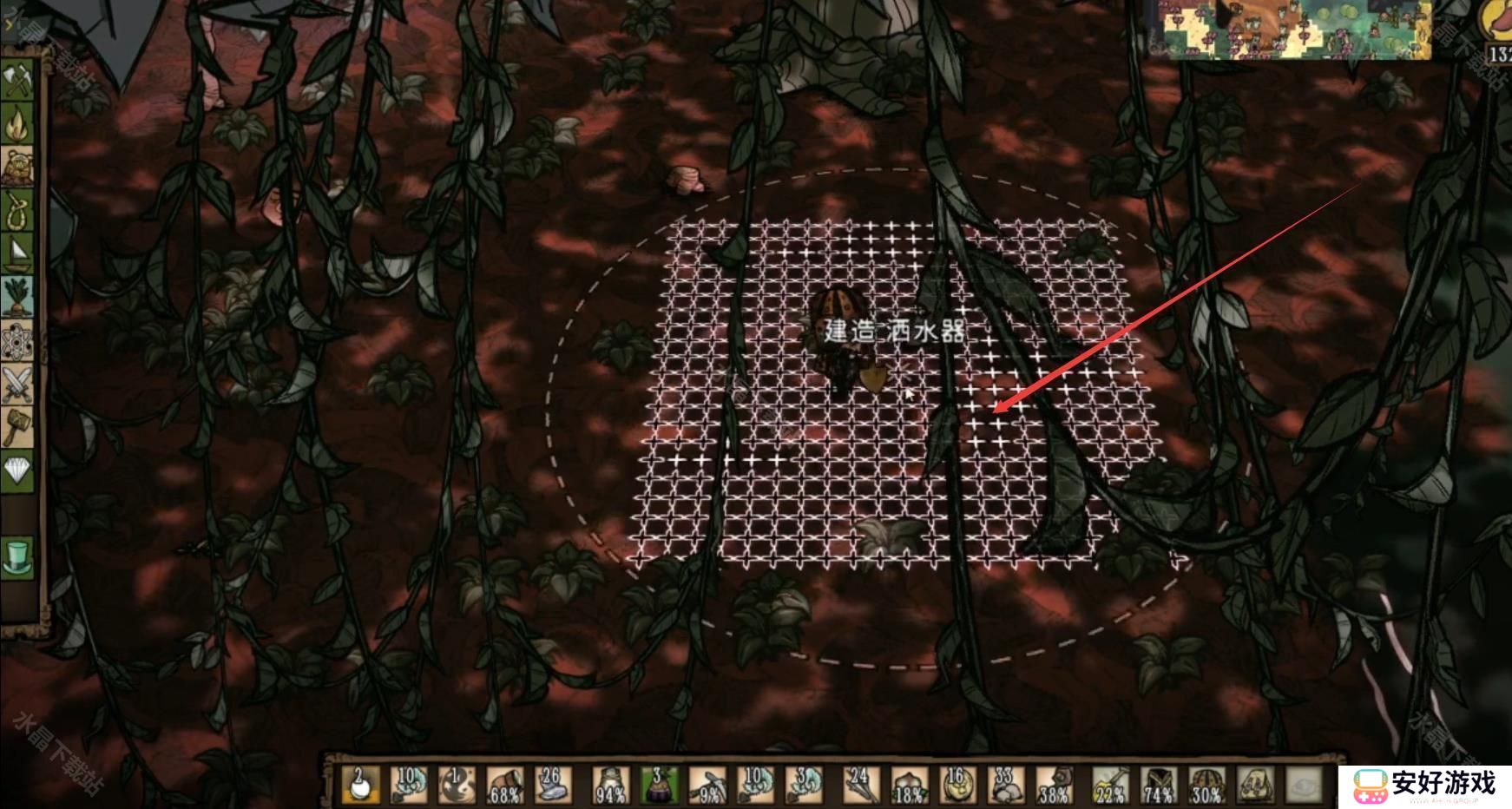Viewport: 1512px width, 809px height.
Task: Open the diamond Refine crafting tab
Action: [x=18, y=470]
